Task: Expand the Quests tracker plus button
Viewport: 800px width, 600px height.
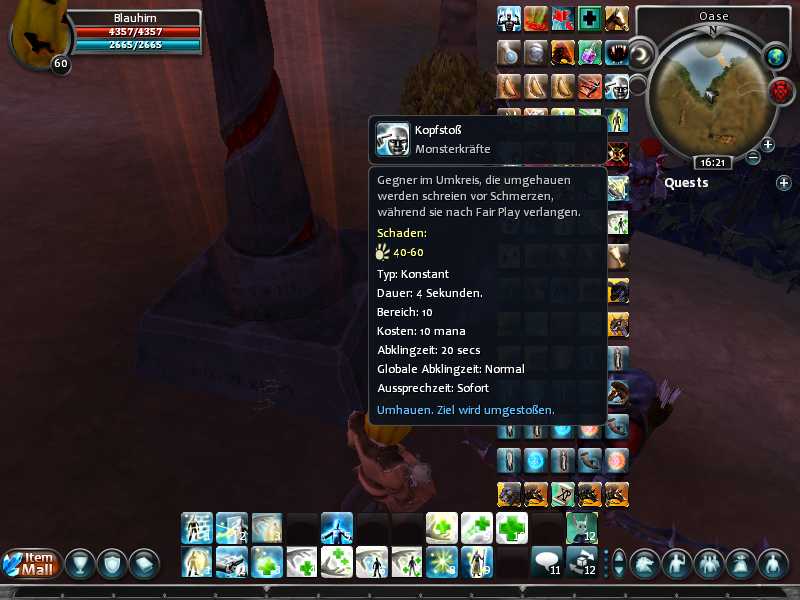Action: click(784, 183)
